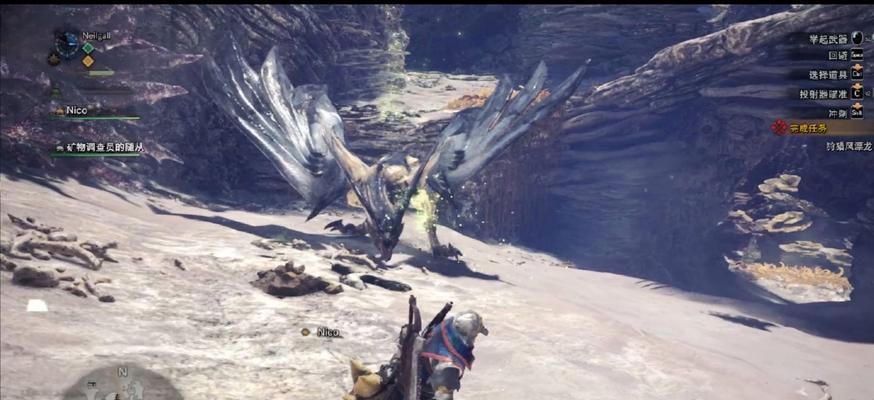Click the orange diamond status icon
This screenshot has height=400, width=874.
(88, 61)
